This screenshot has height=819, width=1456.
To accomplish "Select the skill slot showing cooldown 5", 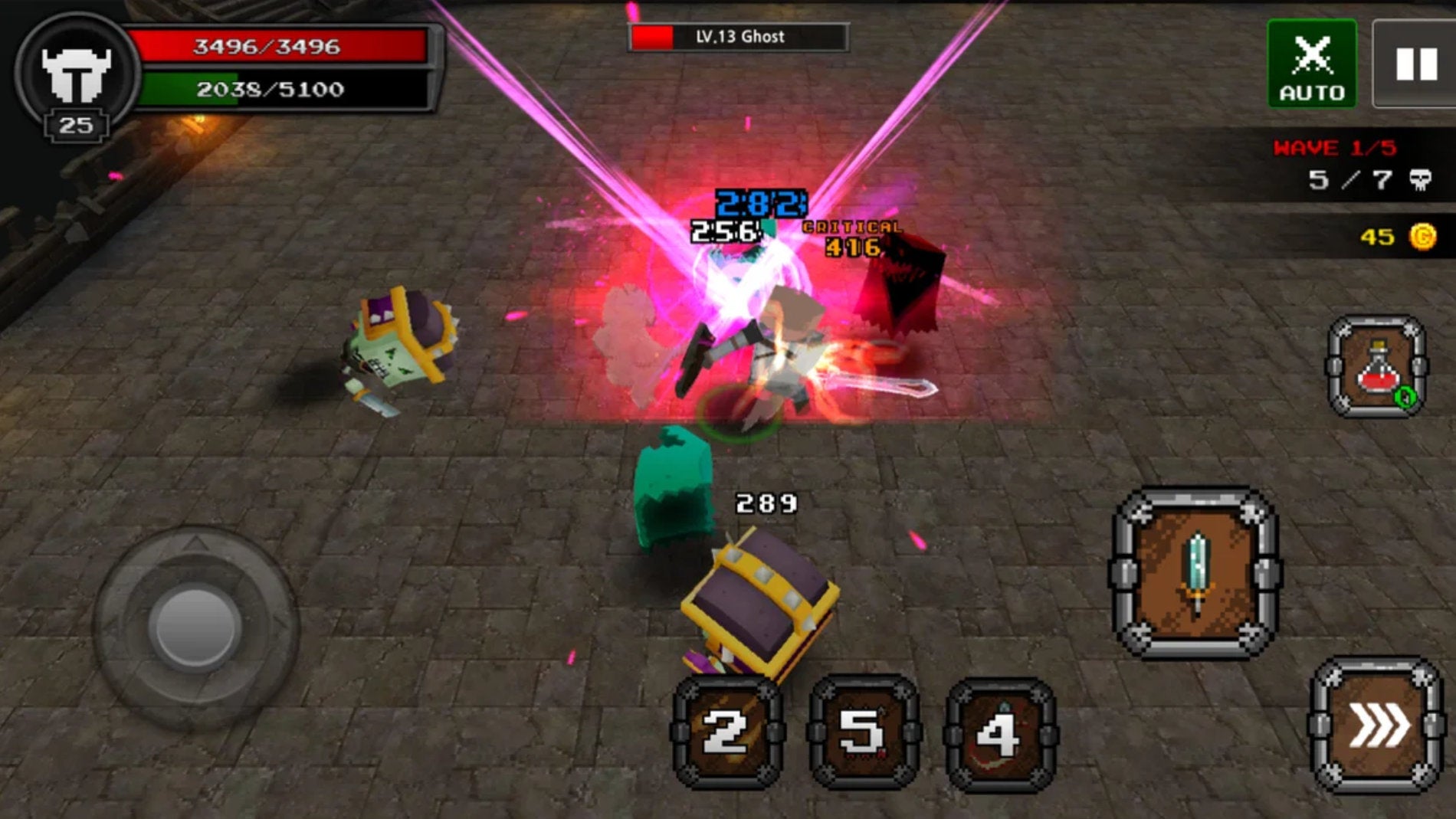I will pyautogui.click(x=864, y=732).
